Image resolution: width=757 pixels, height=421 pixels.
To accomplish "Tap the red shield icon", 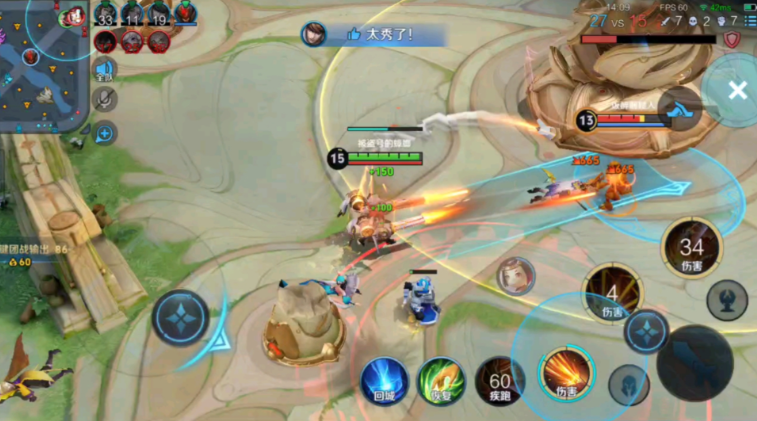I will [732, 39].
